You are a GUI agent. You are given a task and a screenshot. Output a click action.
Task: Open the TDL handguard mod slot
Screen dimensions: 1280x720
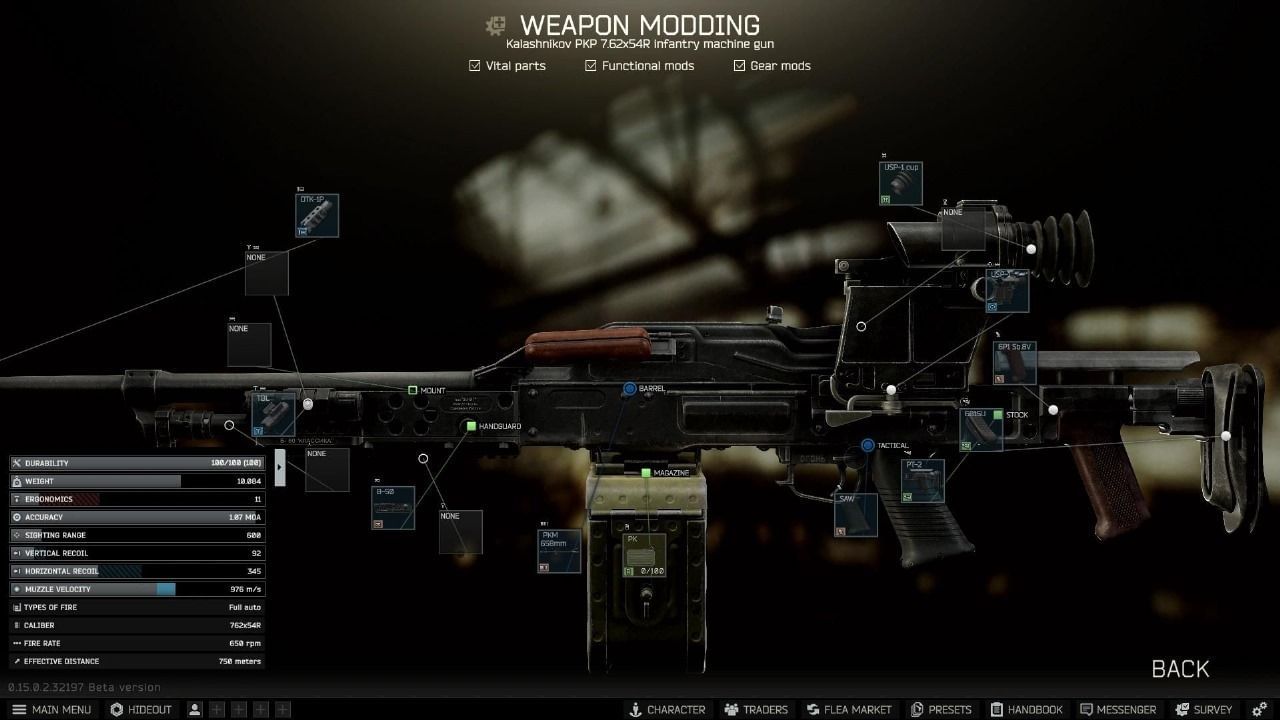(x=275, y=413)
